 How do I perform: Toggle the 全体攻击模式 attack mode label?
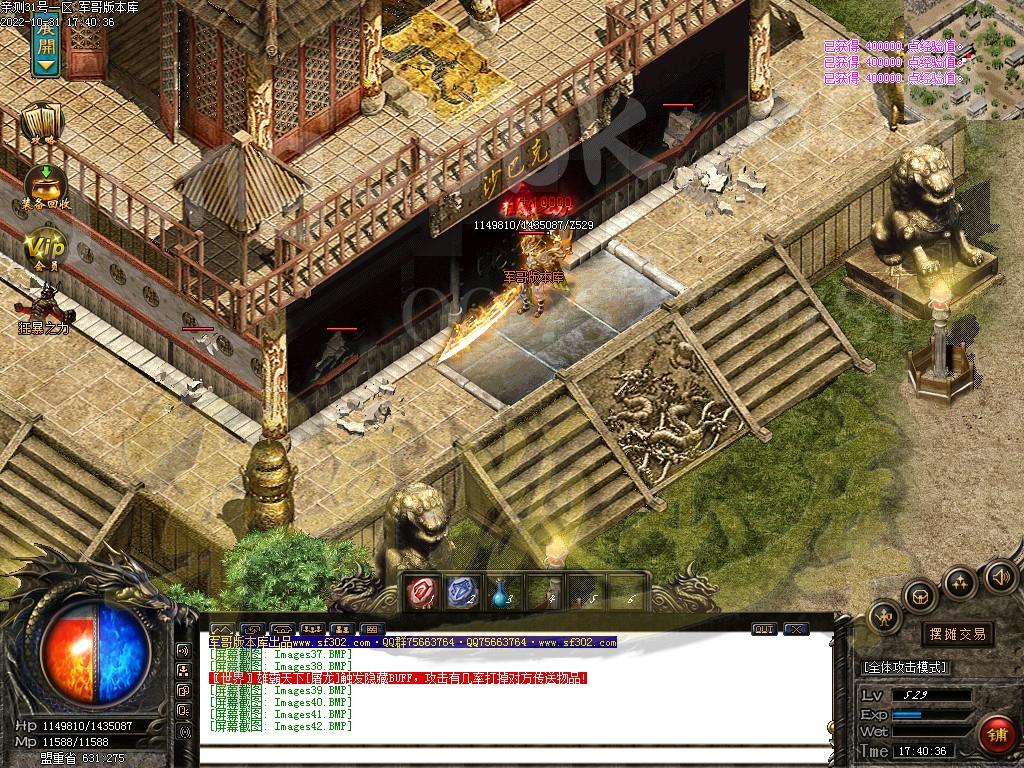pos(905,667)
